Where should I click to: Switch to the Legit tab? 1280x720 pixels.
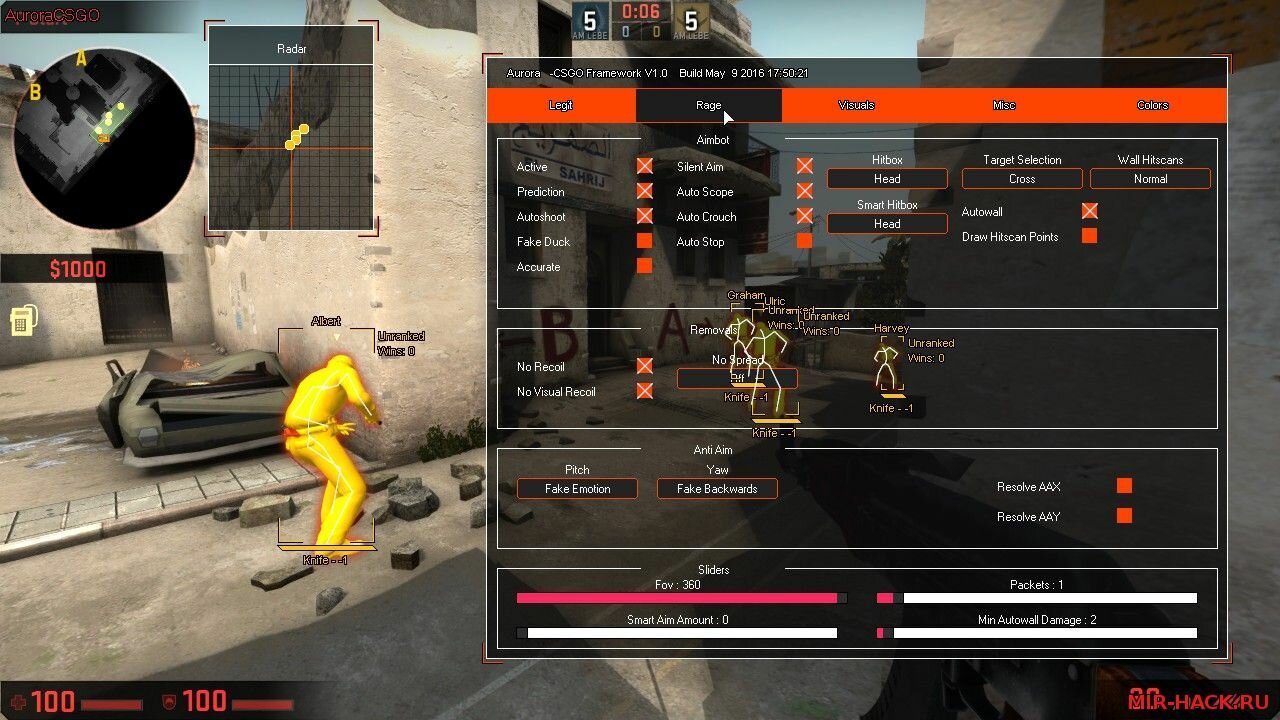tap(561, 105)
